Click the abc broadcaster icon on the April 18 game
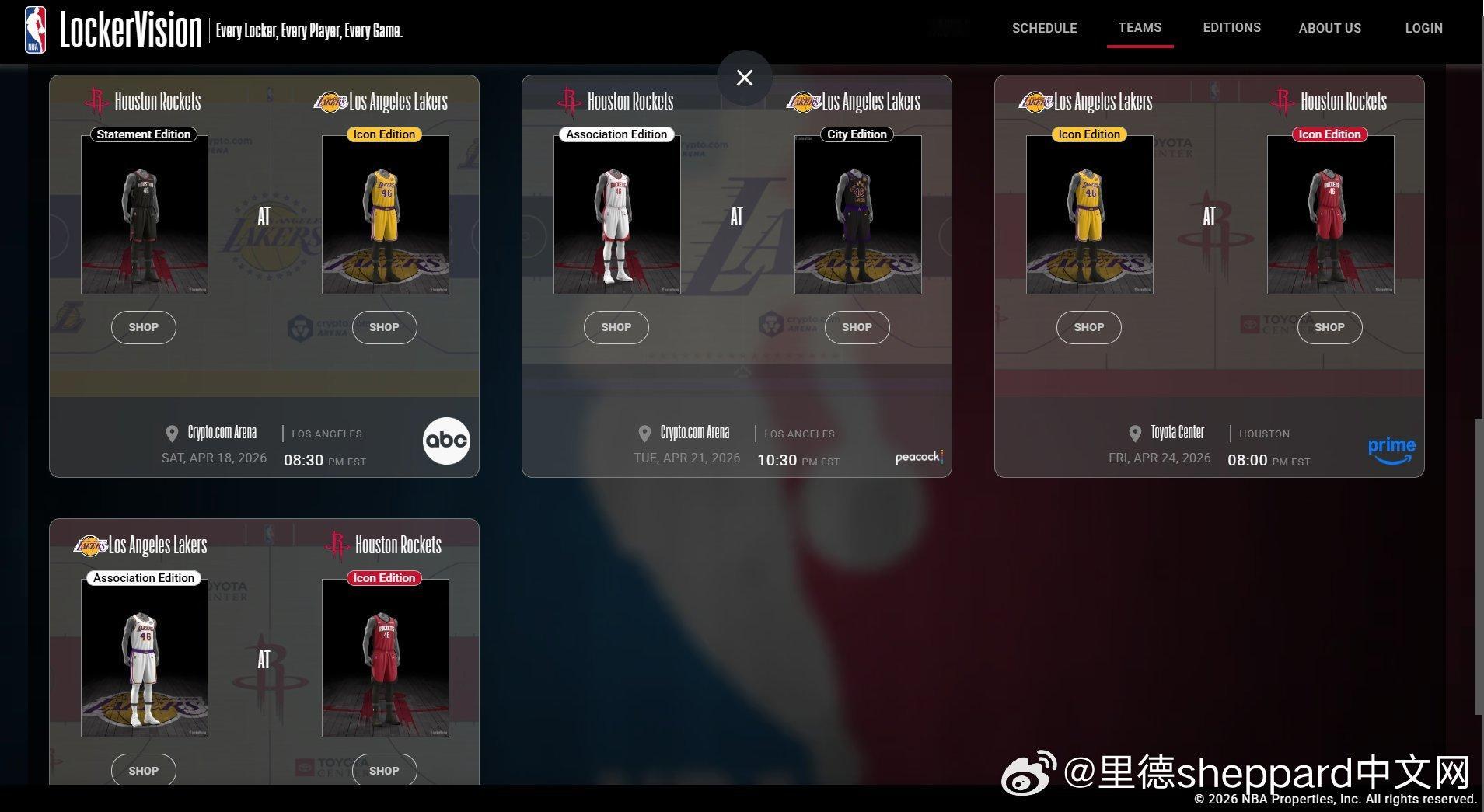This screenshot has width=1484, height=812. [446, 441]
